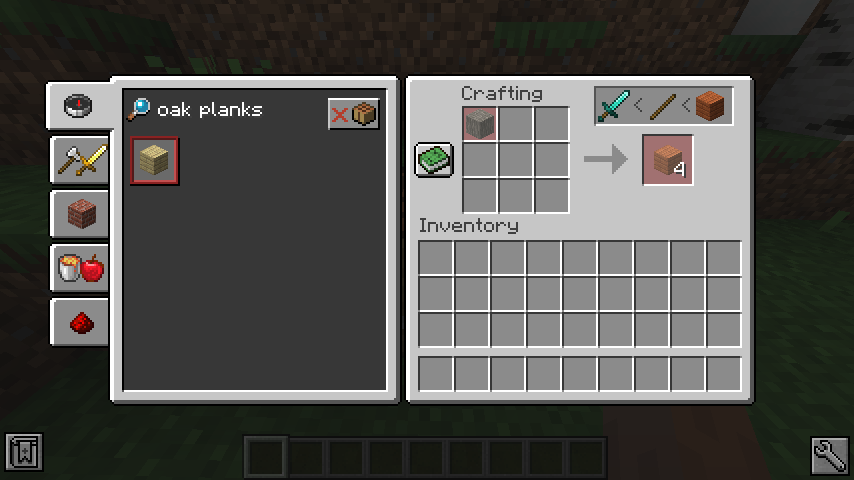Image resolution: width=854 pixels, height=480 pixels.
Task: Select the compass search tab
Action: pos(79,105)
